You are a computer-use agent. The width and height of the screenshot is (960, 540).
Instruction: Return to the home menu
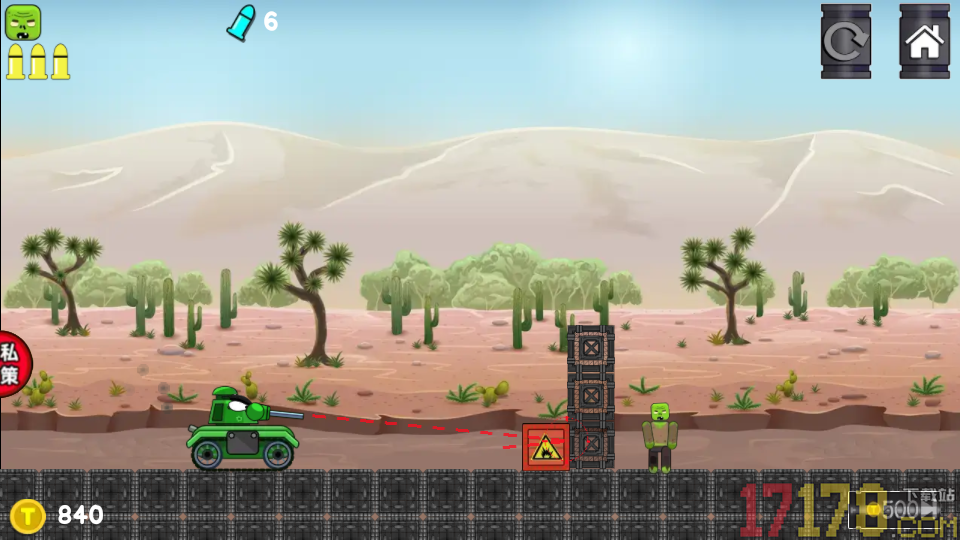pos(924,41)
